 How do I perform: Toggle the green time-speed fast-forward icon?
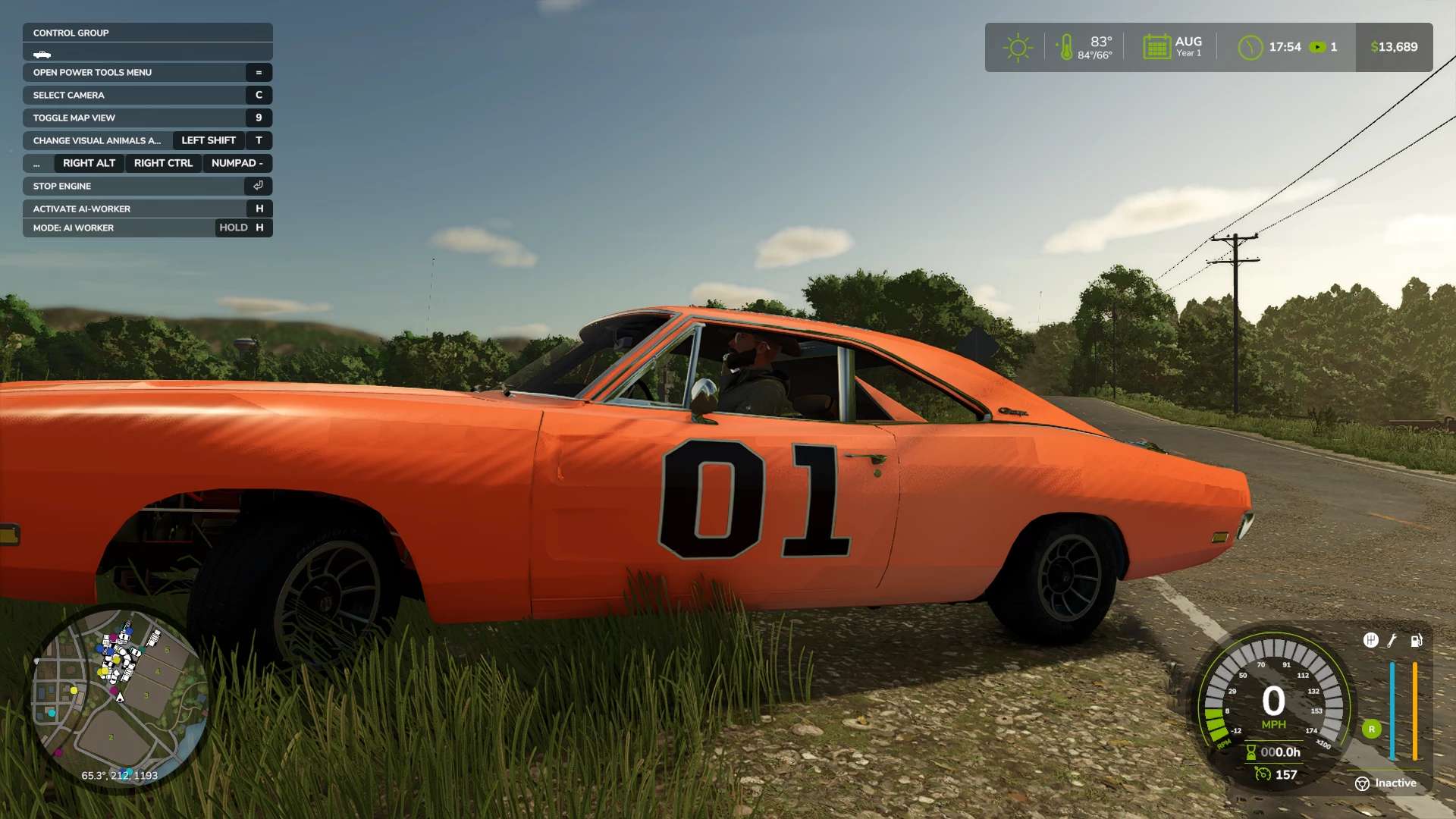(1318, 47)
